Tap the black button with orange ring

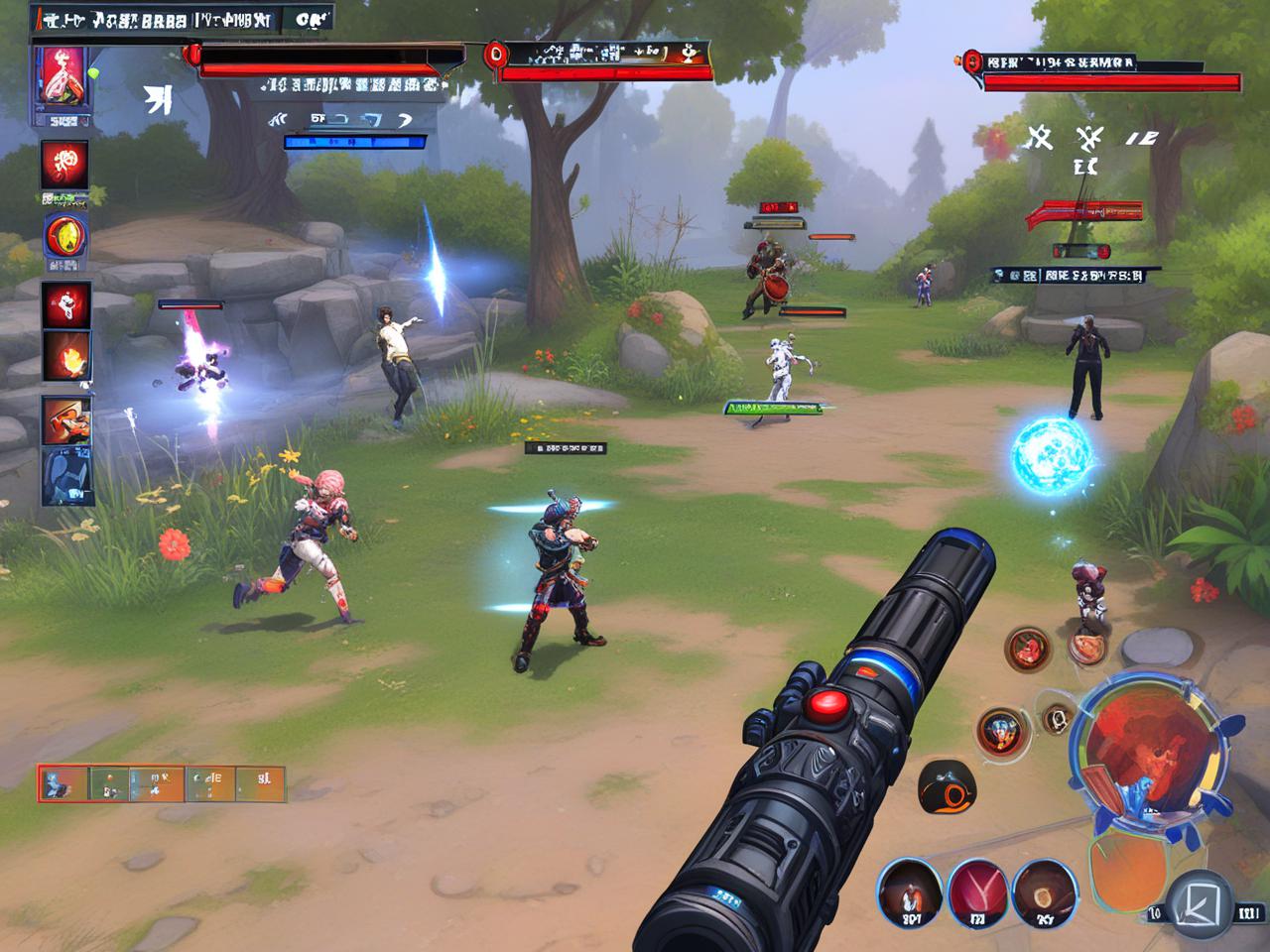click(x=948, y=786)
